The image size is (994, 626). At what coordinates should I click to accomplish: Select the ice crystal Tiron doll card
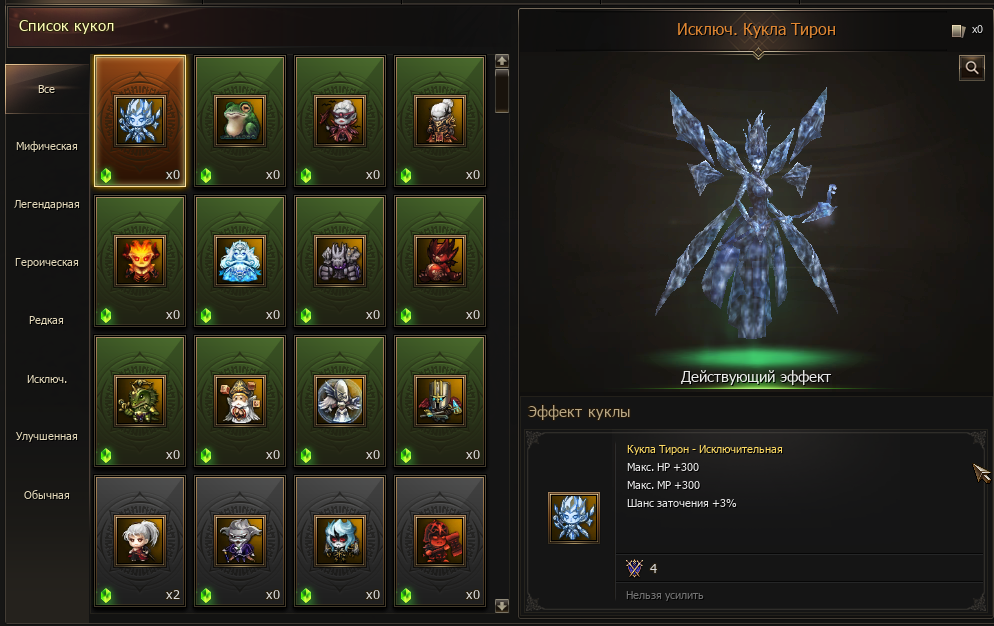click(140, 121)
